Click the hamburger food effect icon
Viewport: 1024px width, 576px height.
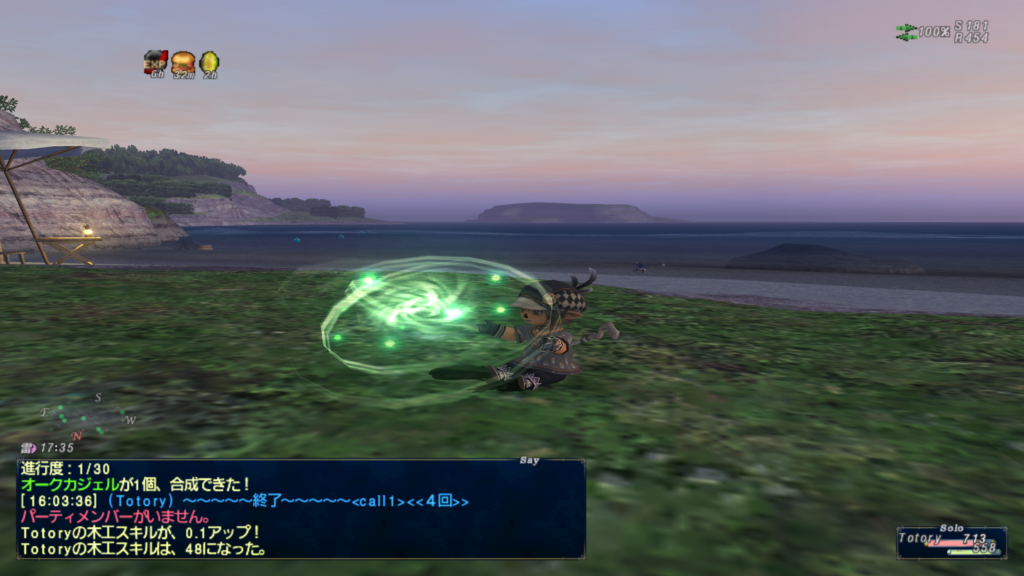tap(182, 62)
